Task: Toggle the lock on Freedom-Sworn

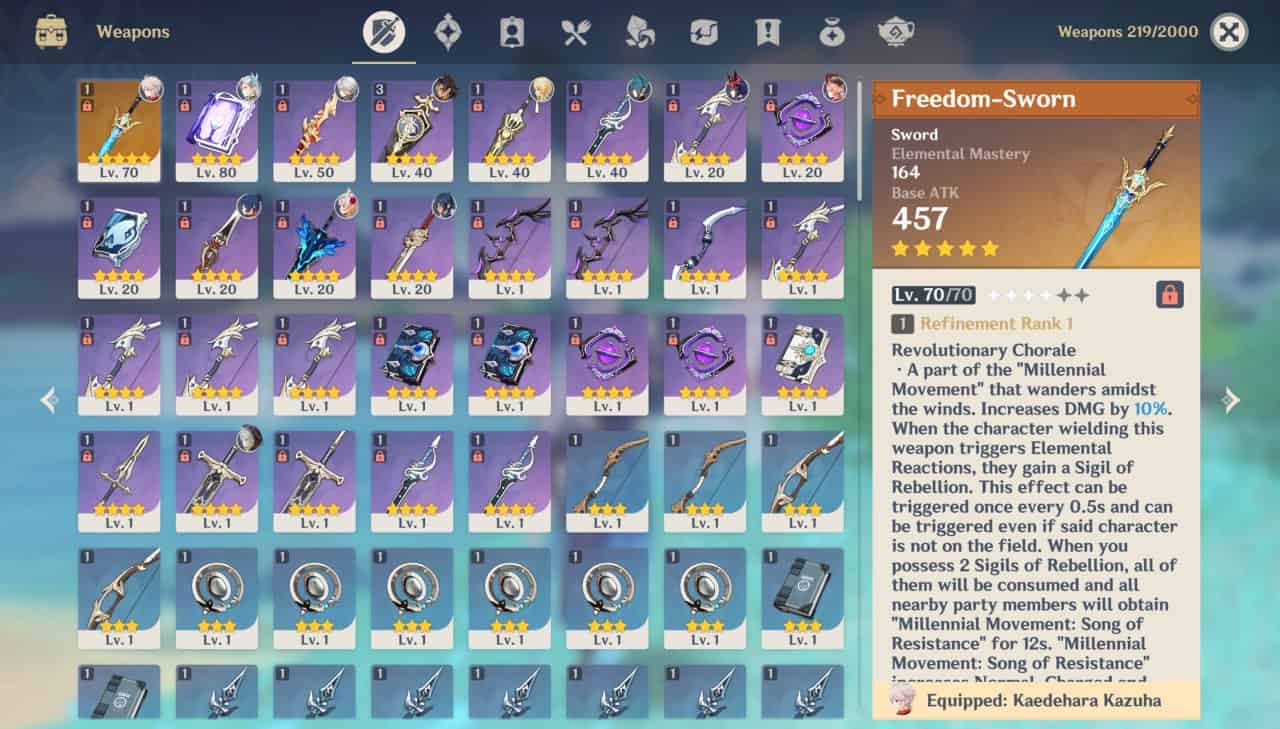Action: (x=1169, y=294)
